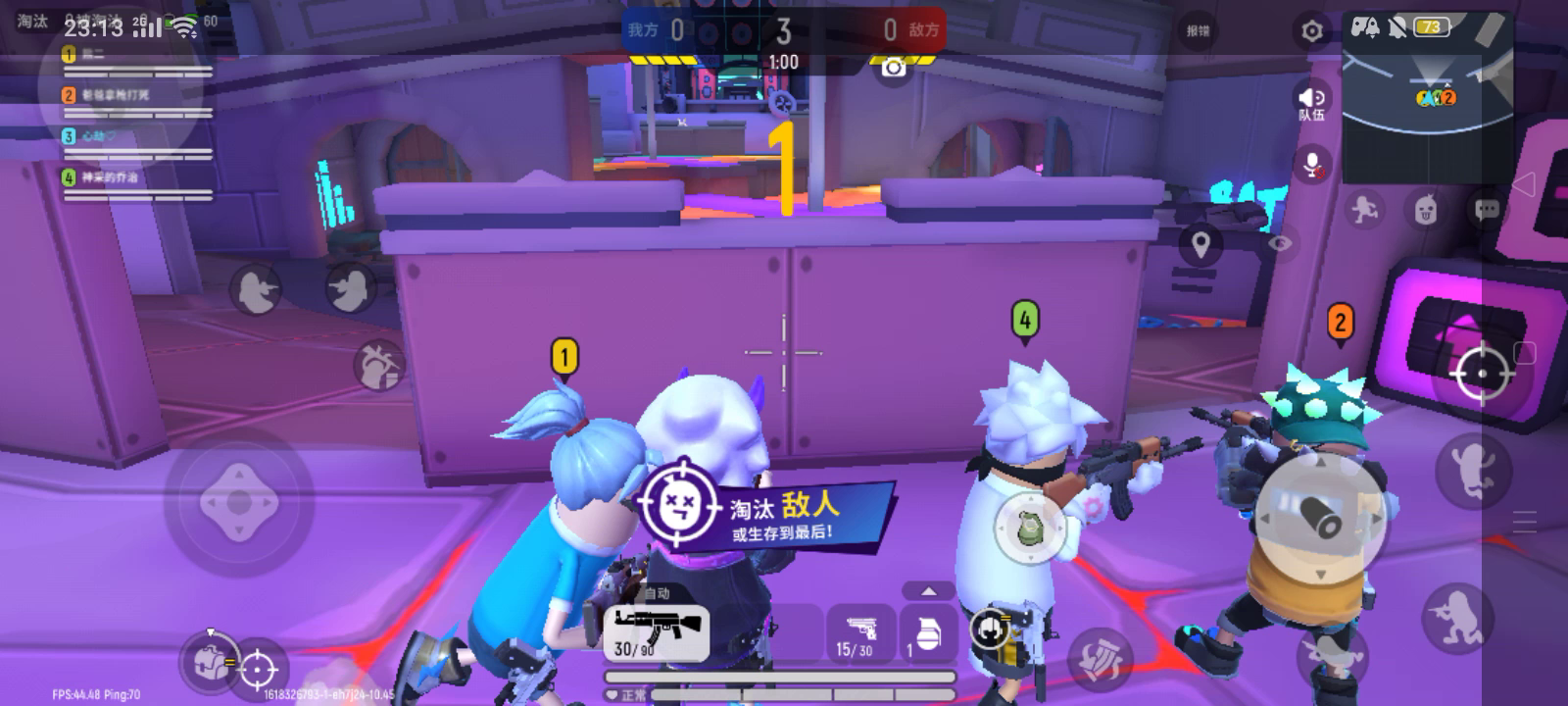Viewport: 1568px width, 706px height.
Task: Select the AK rifle weapon slot
Action: click(x=656, y=630)
